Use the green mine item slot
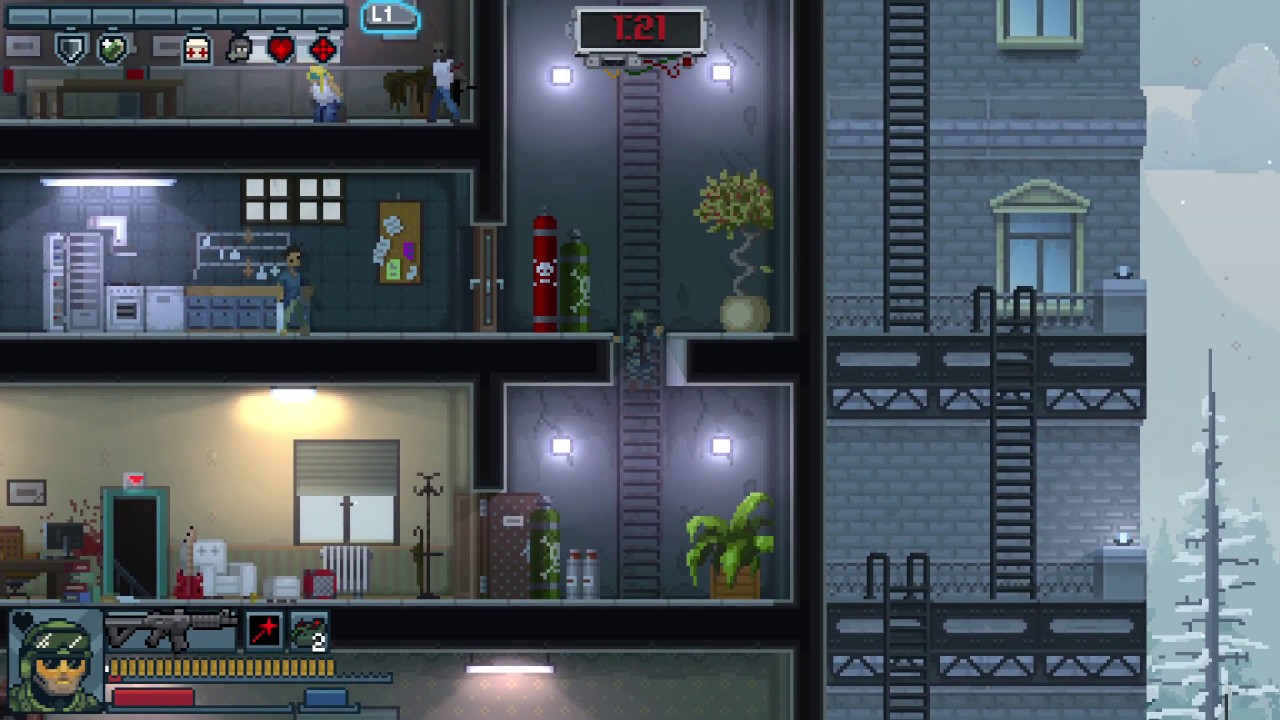Image resolution: width=1280 pixels, height=720 pixels. click(309, 632)
